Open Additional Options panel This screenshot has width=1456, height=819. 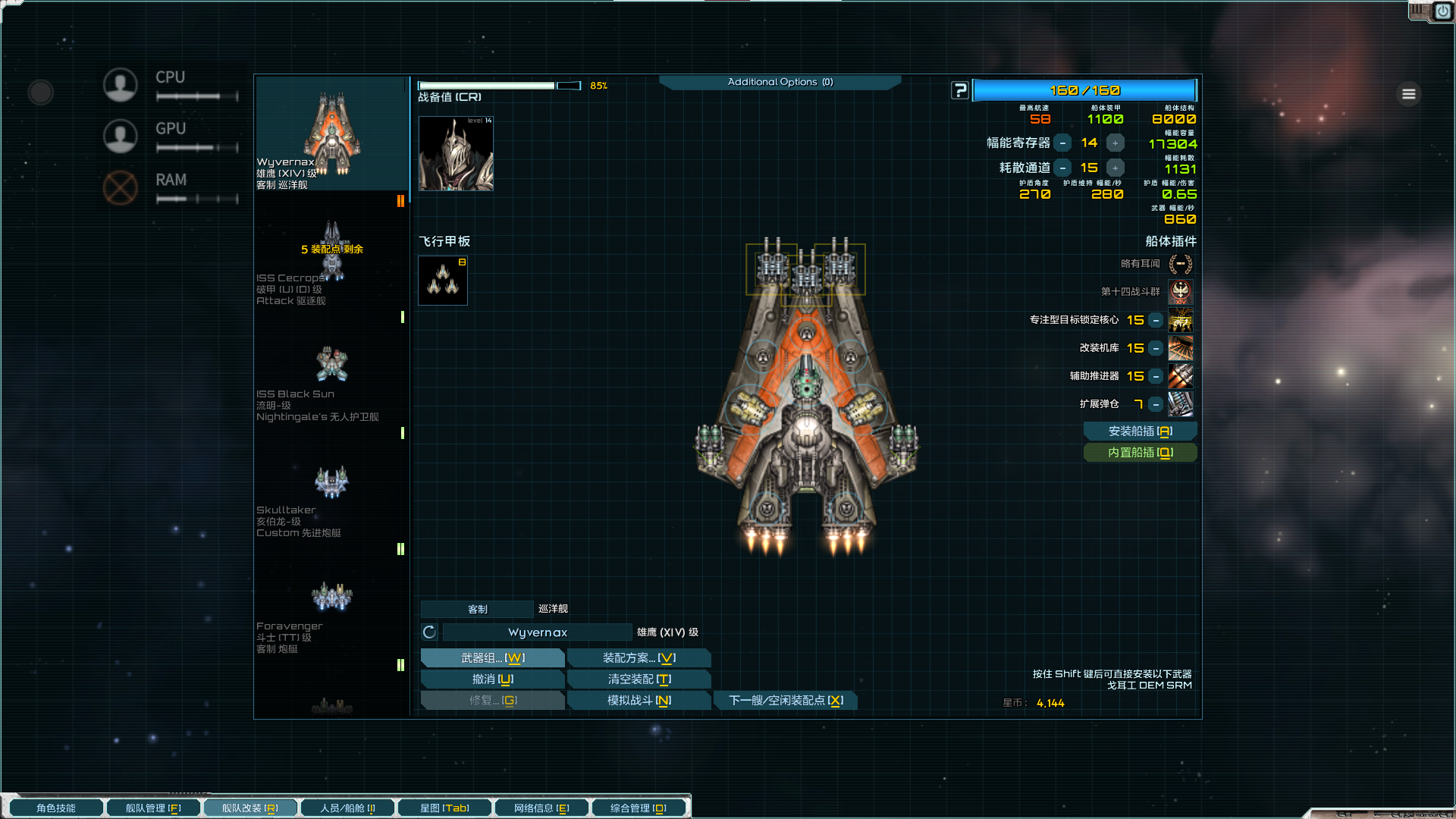tap(780, 82)
